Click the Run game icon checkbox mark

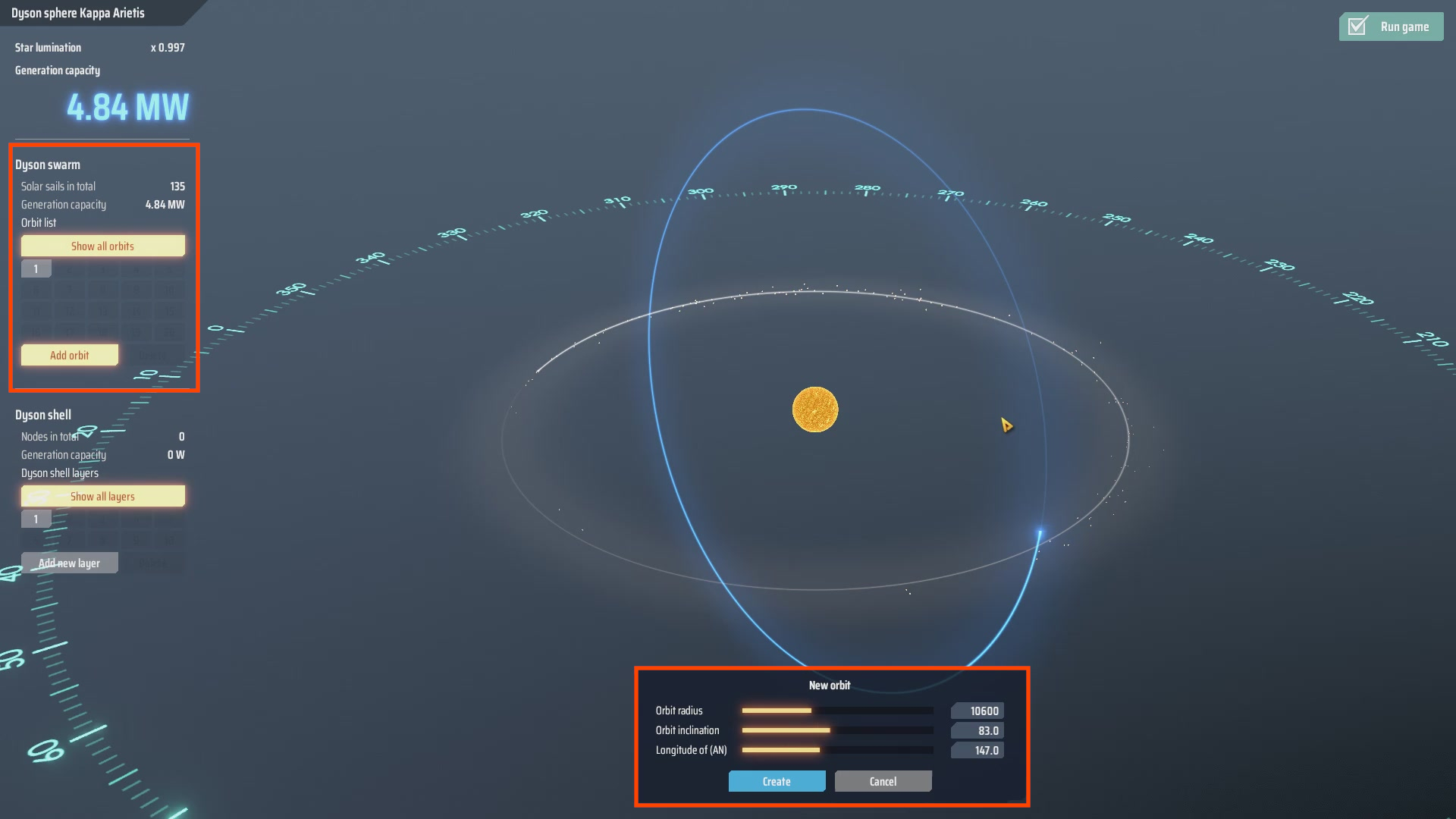pyautogui.click(x=1357, y=25)
